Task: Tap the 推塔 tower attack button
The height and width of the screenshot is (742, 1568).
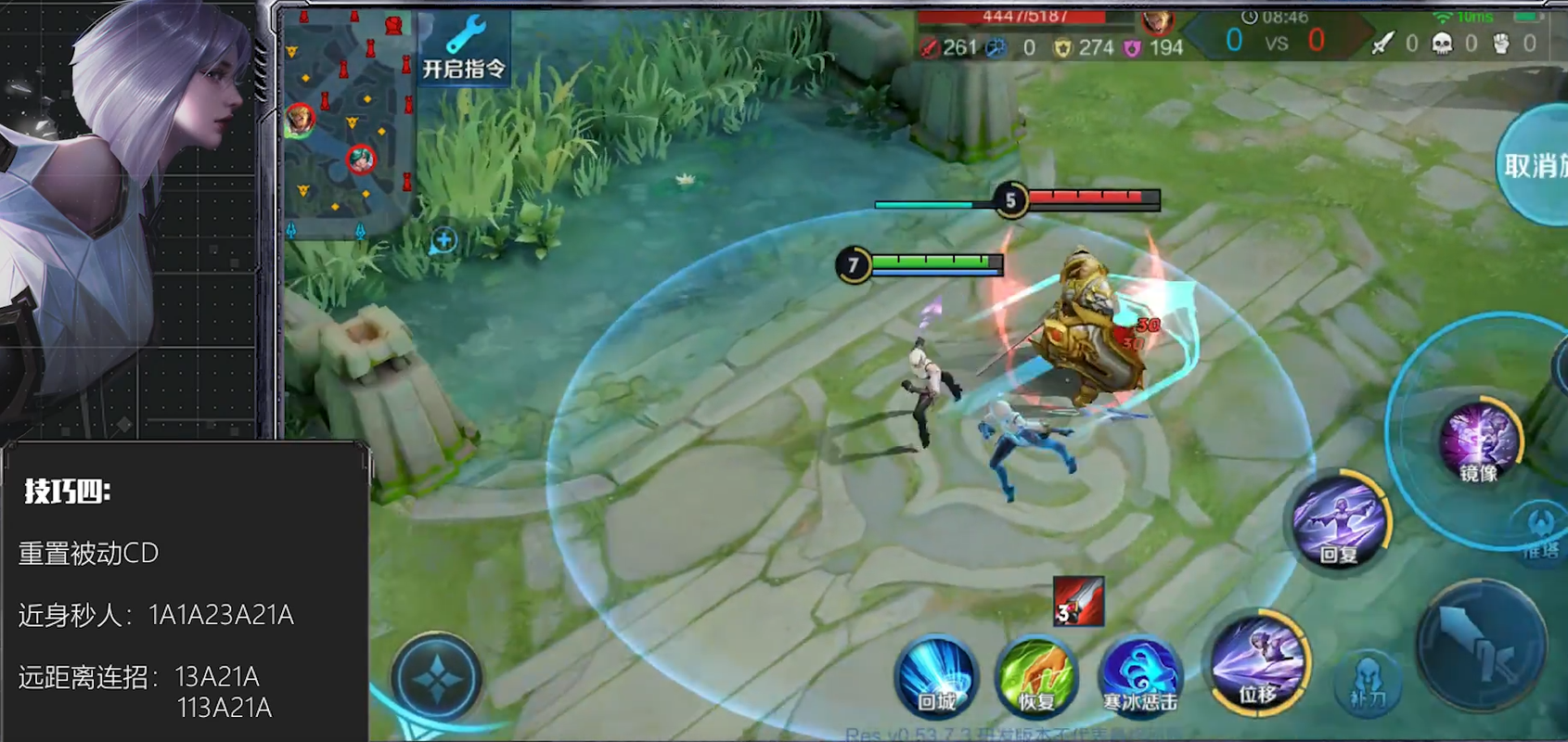Action: pos(1540,533)
